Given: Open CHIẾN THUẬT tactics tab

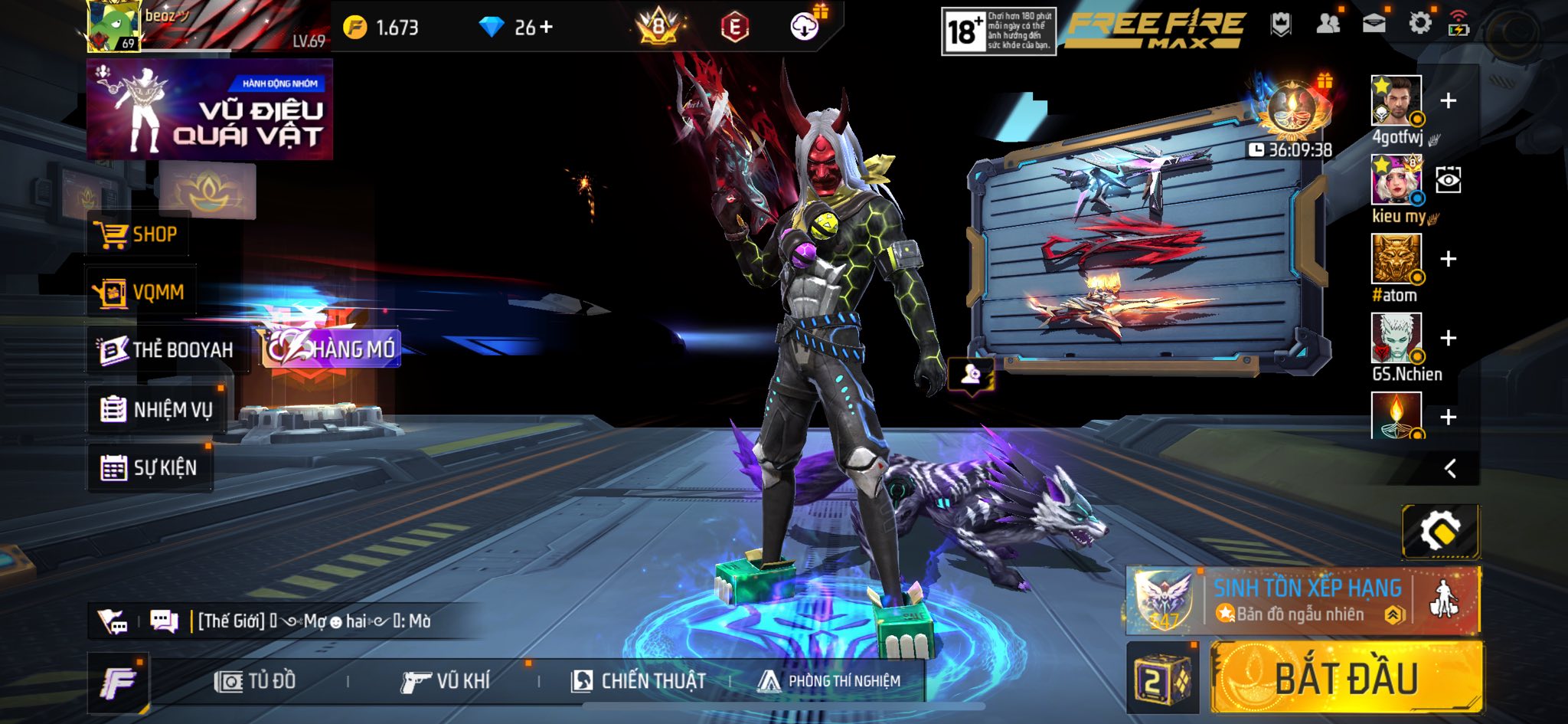Looking at the screenshot, I should 638,681.
